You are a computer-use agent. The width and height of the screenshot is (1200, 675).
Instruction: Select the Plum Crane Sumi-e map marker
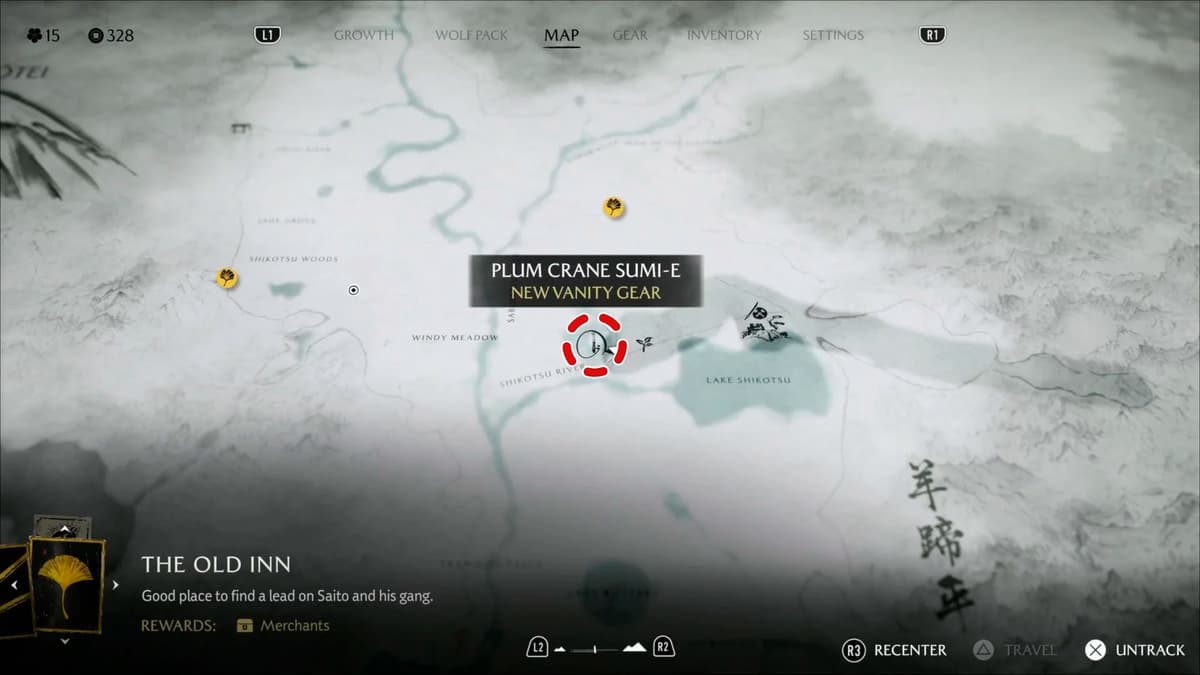pos(594,346)
